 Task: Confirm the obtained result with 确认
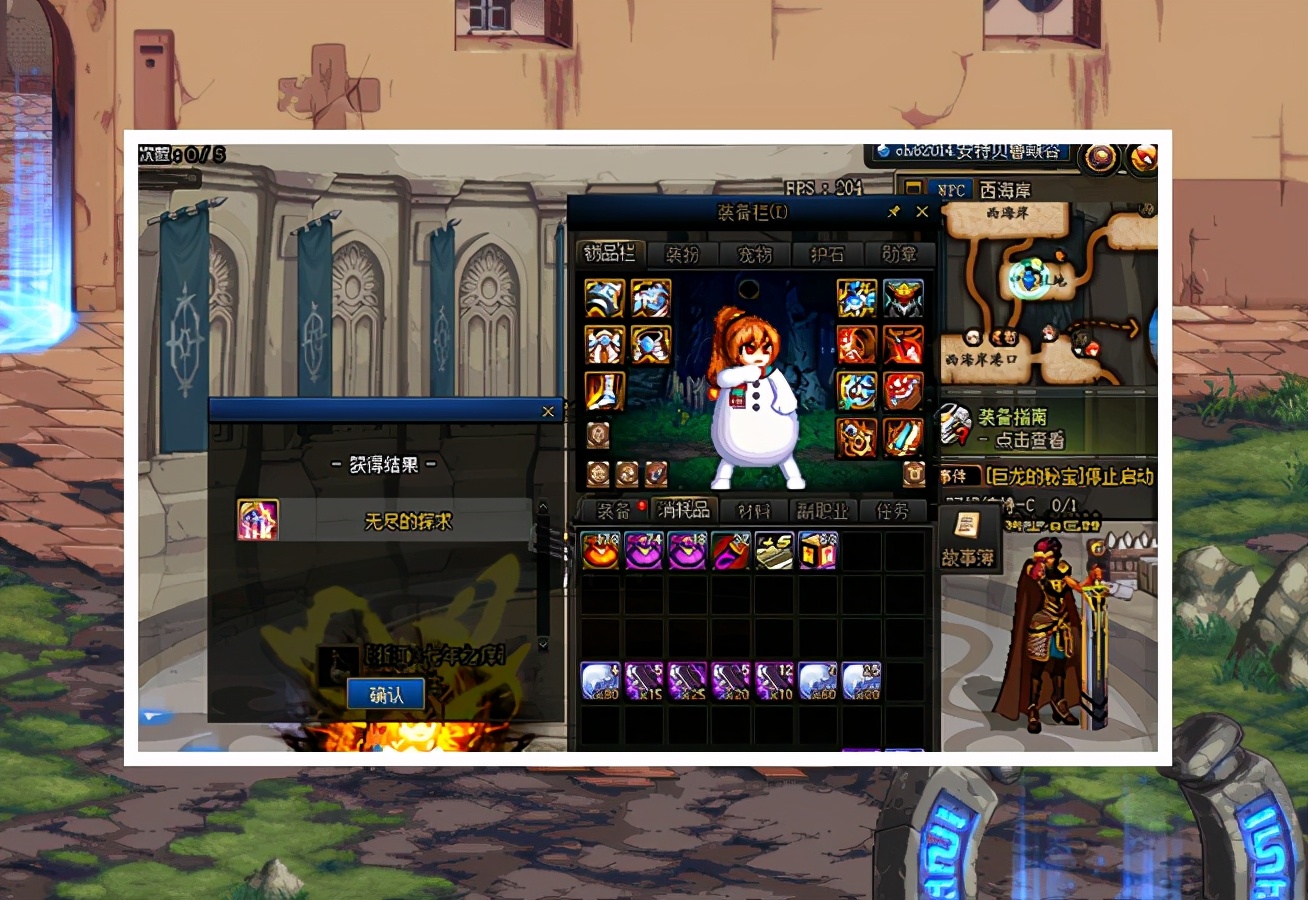click(x=385, y=695)
